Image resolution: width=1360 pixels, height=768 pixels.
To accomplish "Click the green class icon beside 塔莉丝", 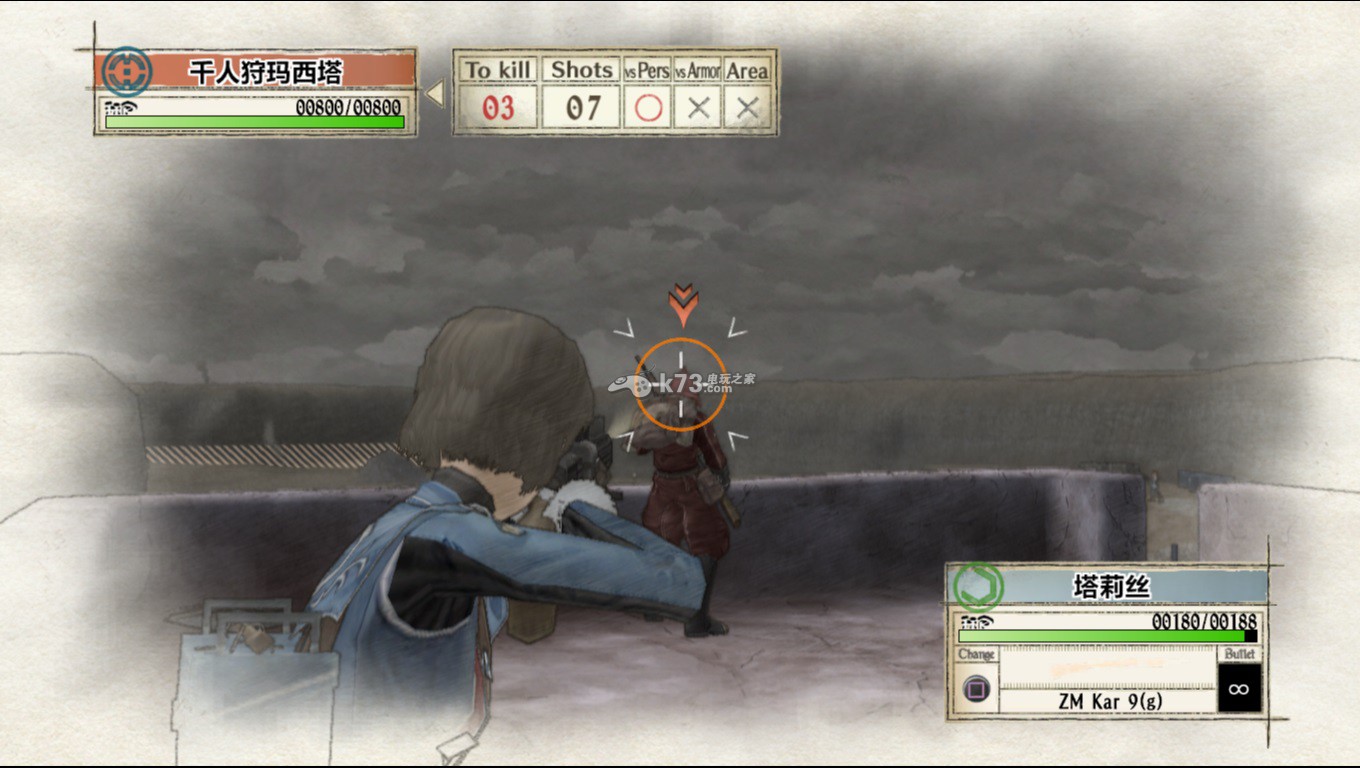I will pyautogui.click(x=977, y=586).
